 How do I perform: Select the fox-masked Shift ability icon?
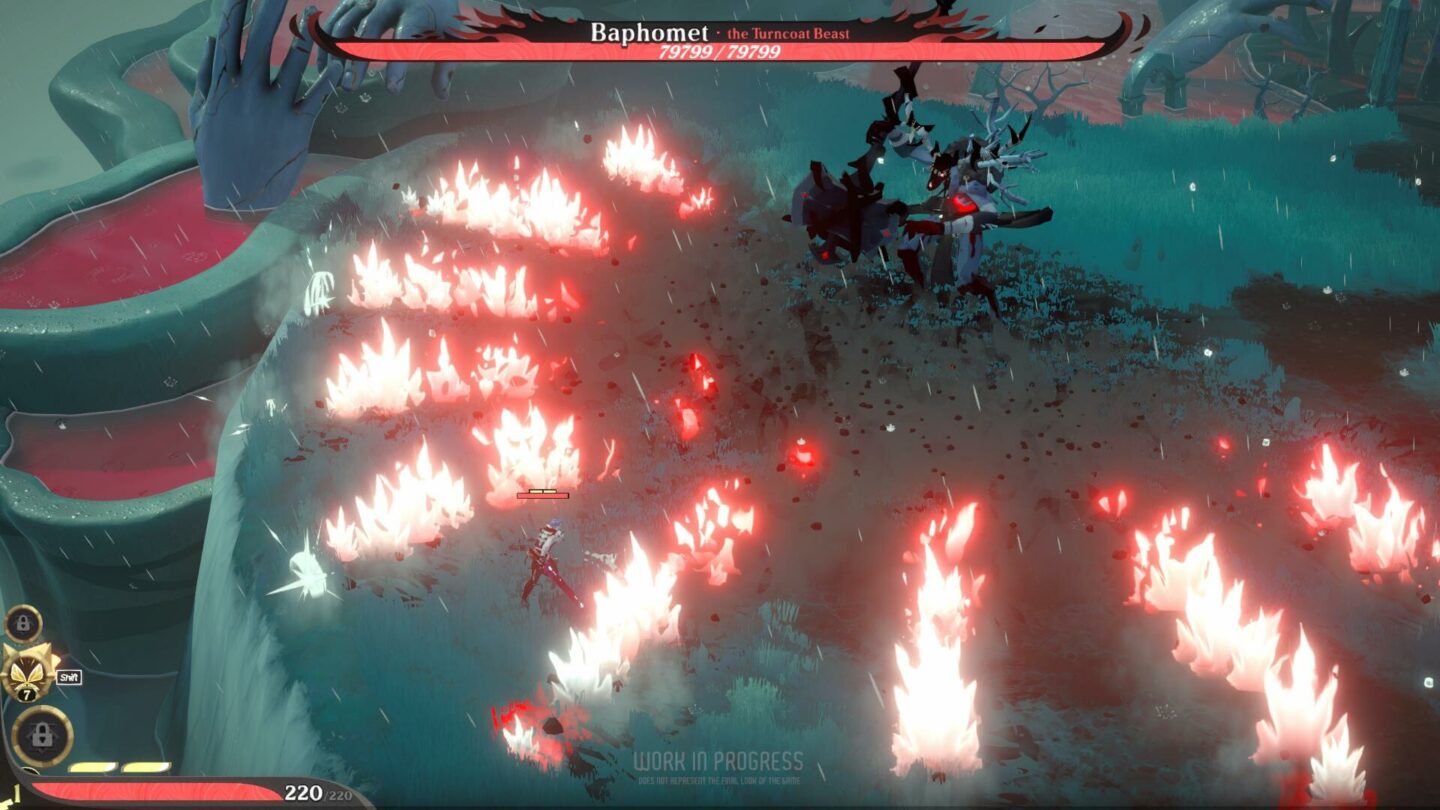pos(26,674)
